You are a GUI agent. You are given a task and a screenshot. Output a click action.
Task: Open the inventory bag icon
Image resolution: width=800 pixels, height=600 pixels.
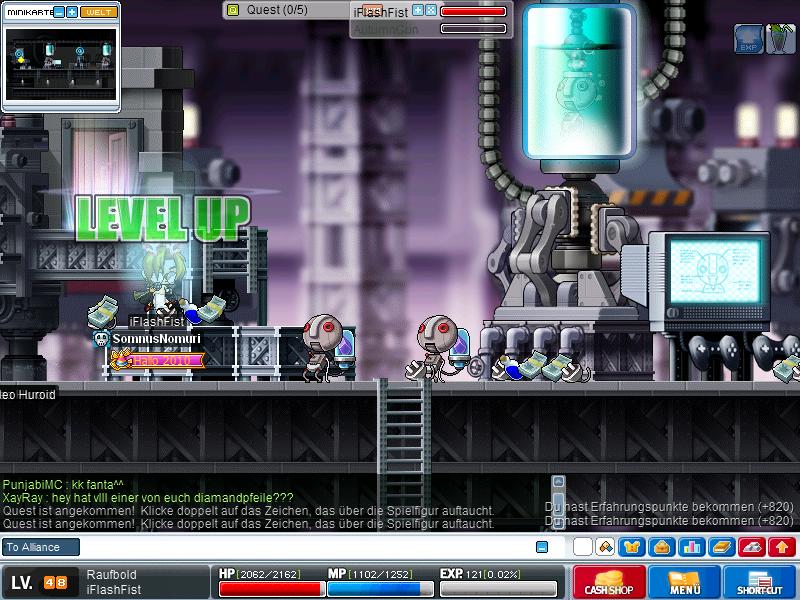point(661,547)
